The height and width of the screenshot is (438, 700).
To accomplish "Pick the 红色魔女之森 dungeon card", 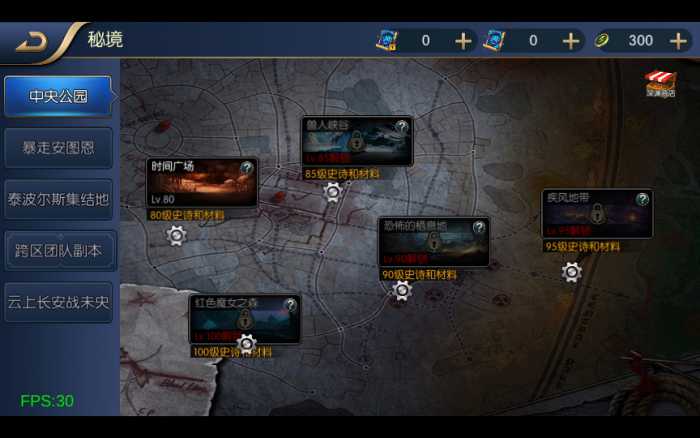I will tap(244, 320).
